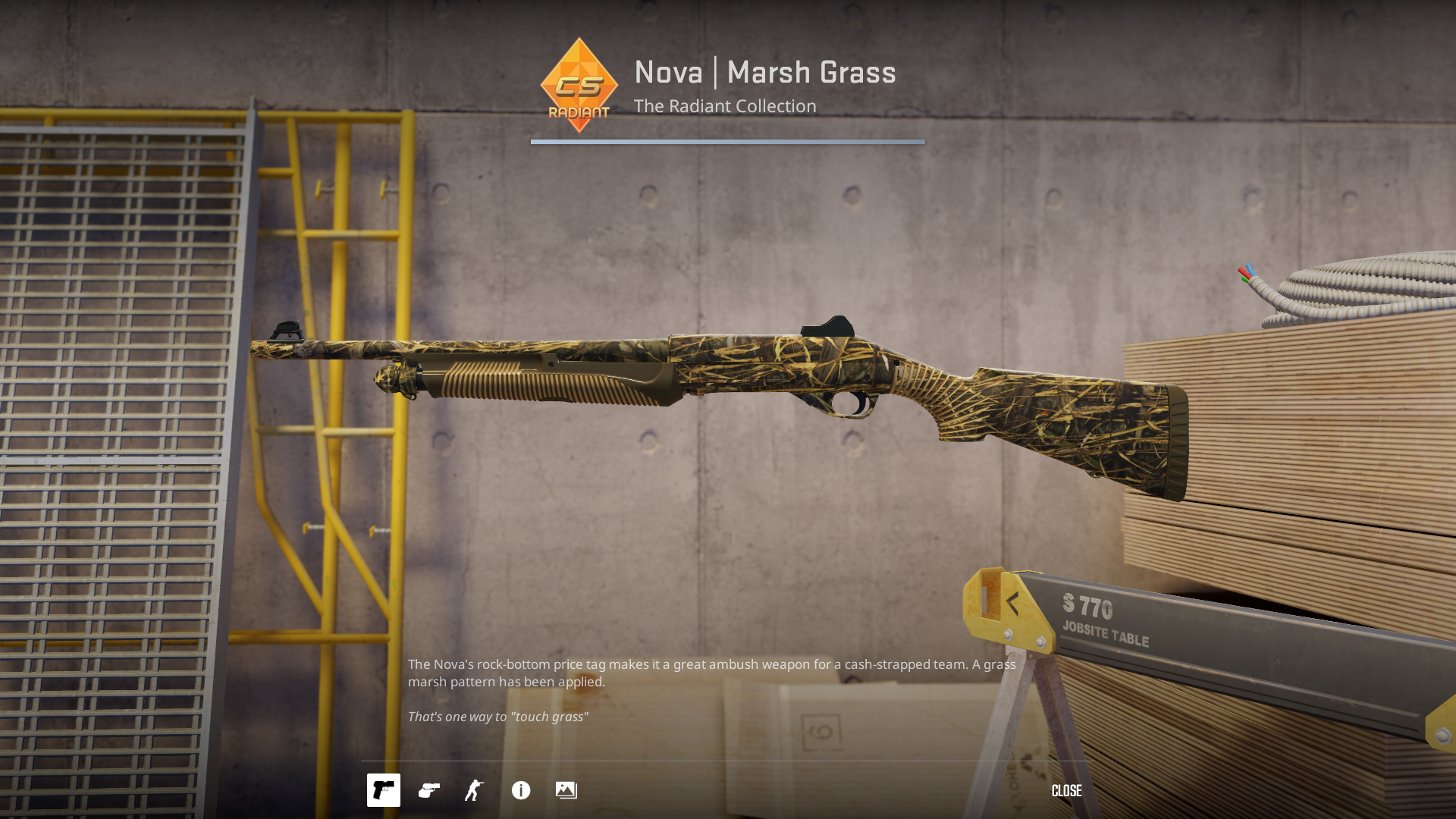Screen dimensions: 1456x819
Task: Show the weapon on the aiming character
Action: [x=475, y=790]
